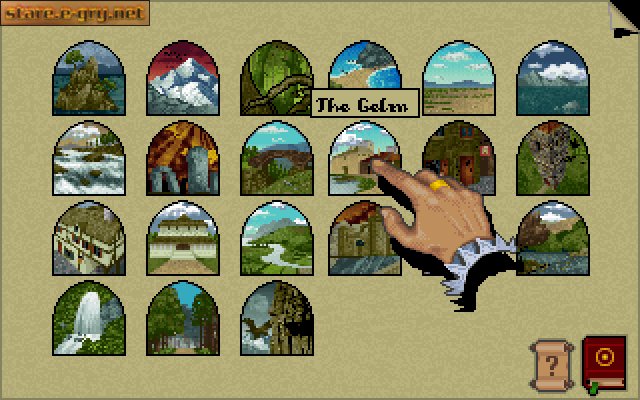640x400 pixels.
Task: Choose the standing stones location
Action: pos(182,158)
